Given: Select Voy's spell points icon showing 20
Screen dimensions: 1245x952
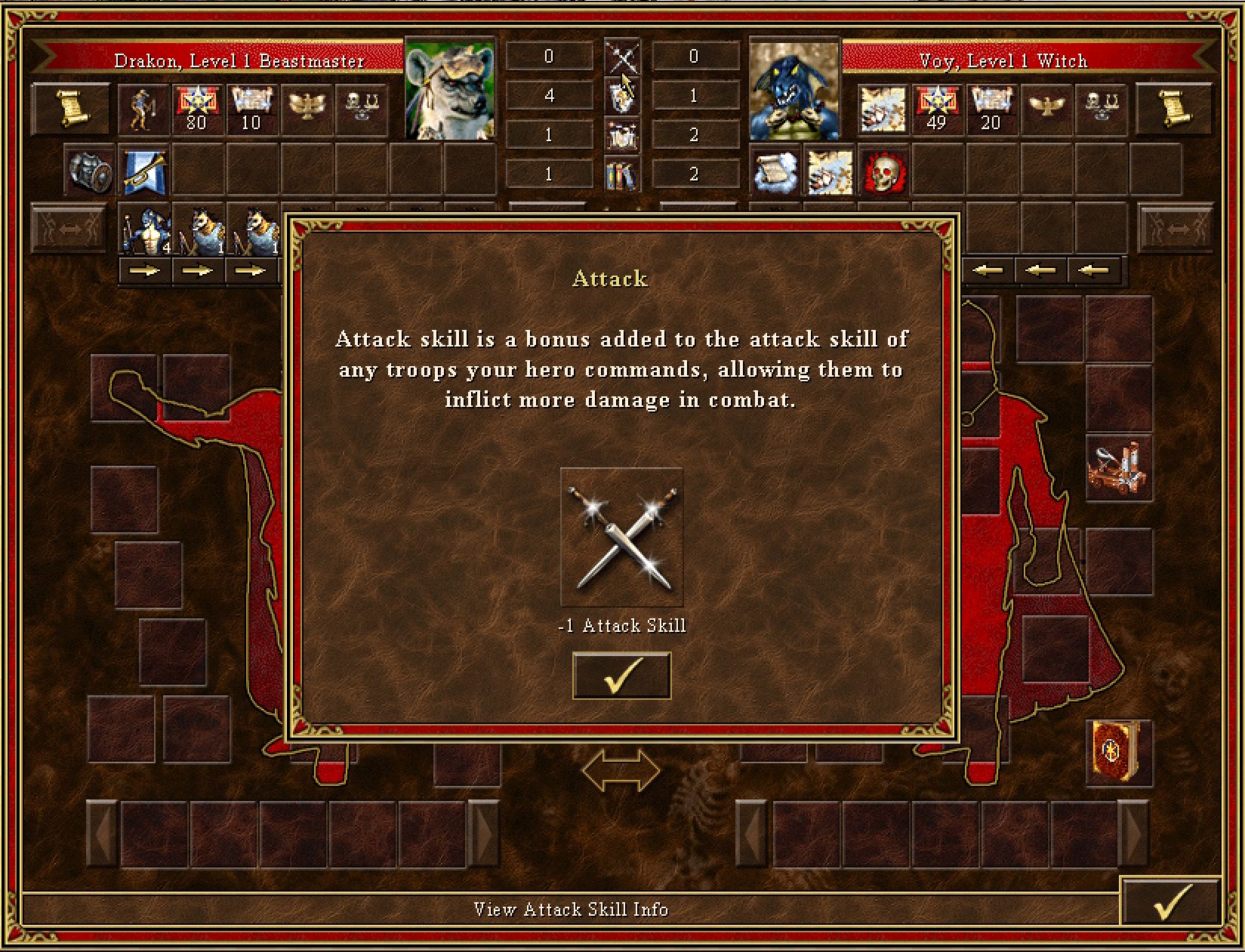Looking at the screenshot, I should point(992,108).
